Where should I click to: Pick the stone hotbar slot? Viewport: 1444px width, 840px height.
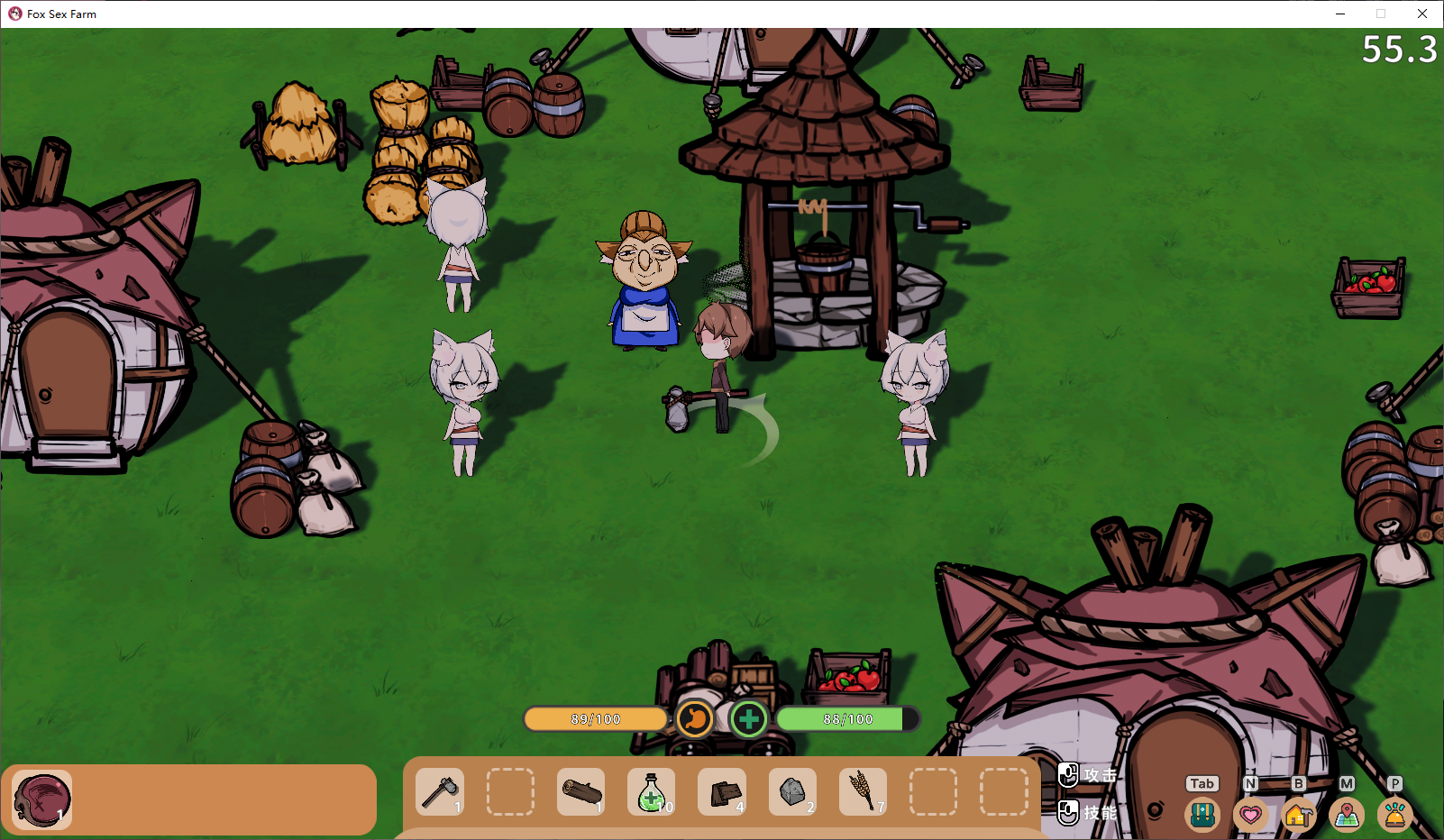click(792, 792)
